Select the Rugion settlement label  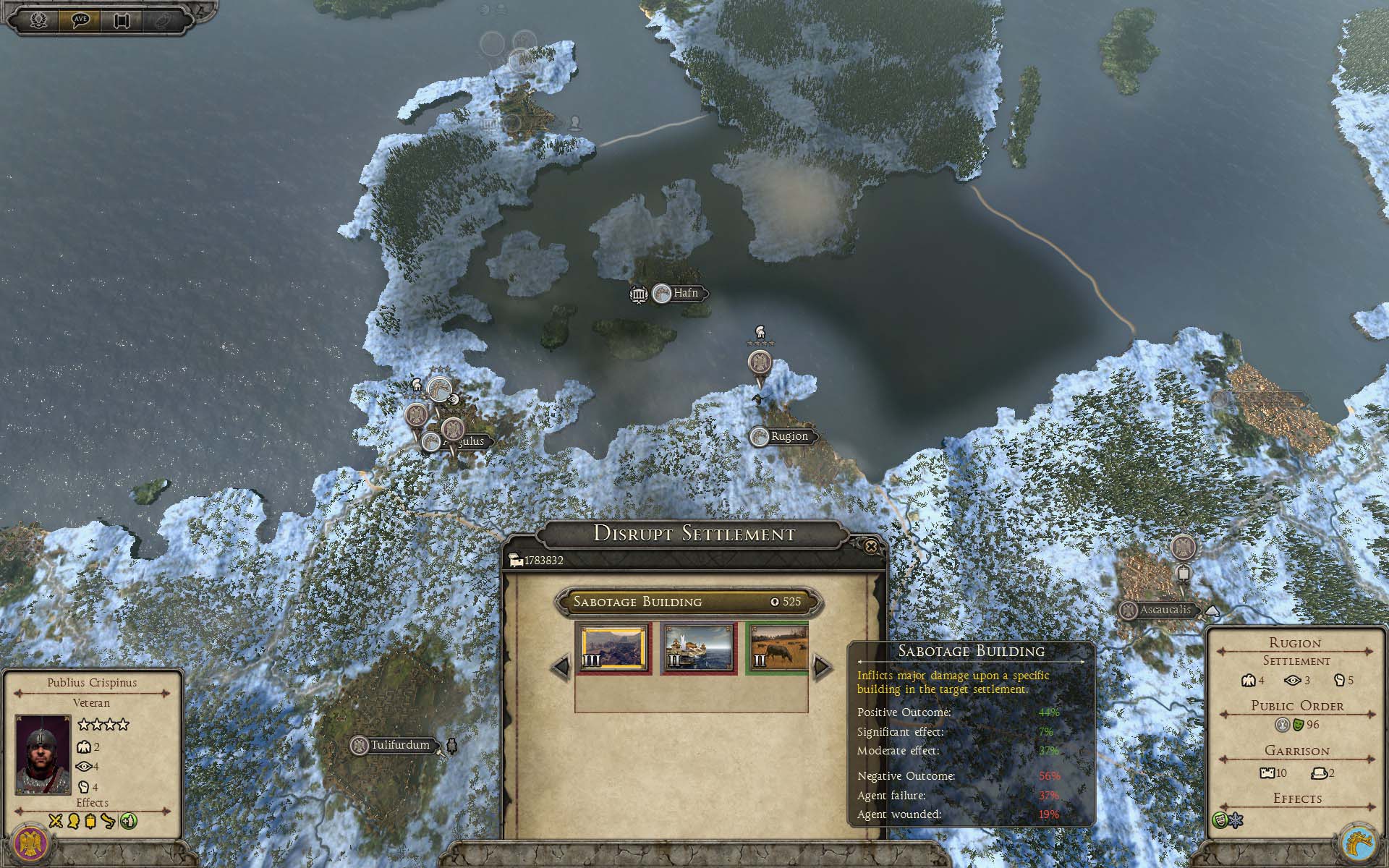pyautogui.click(x=789, y=436)
